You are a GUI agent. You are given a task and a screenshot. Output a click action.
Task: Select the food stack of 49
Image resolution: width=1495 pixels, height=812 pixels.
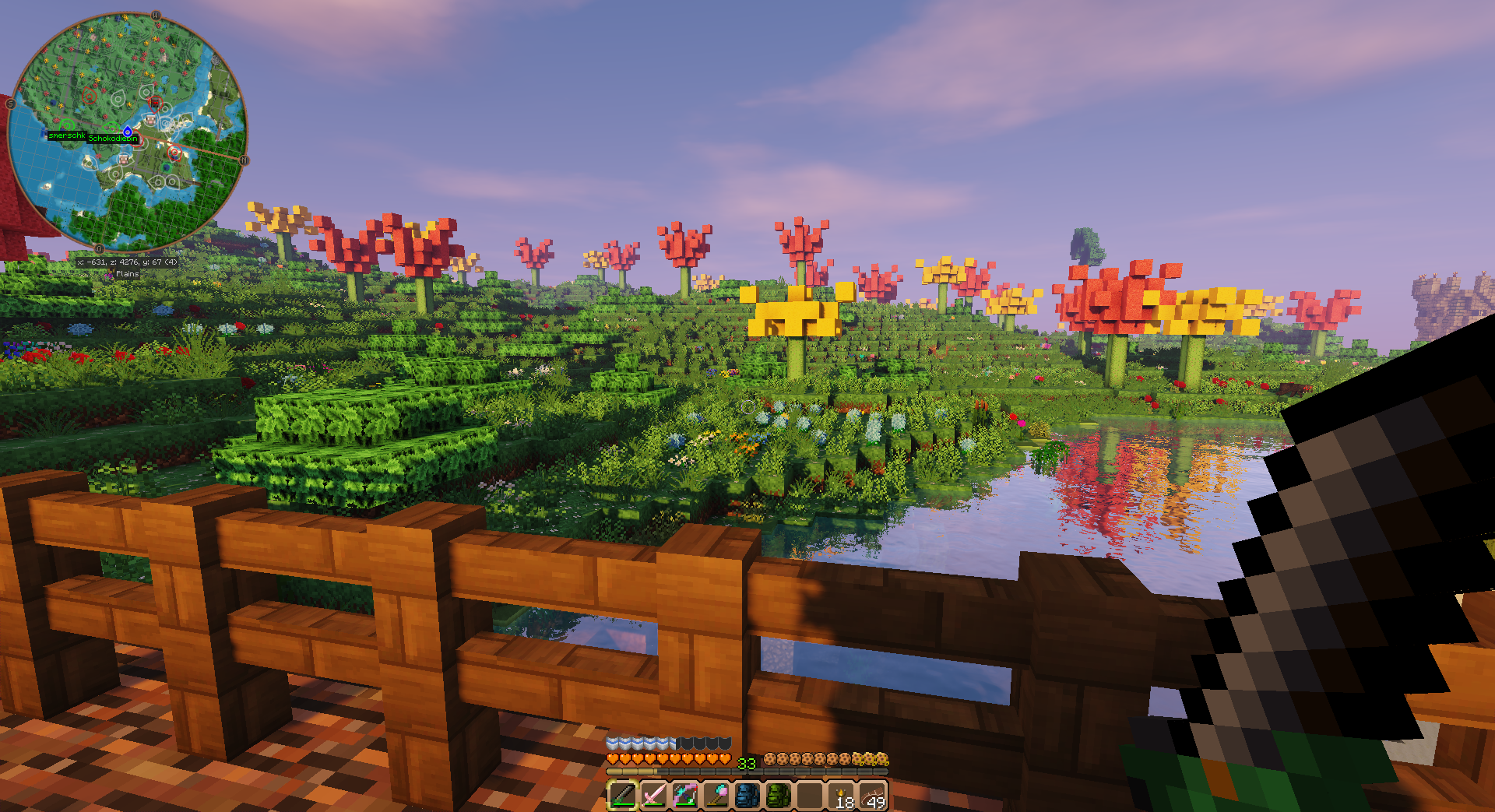pos(873,796)
